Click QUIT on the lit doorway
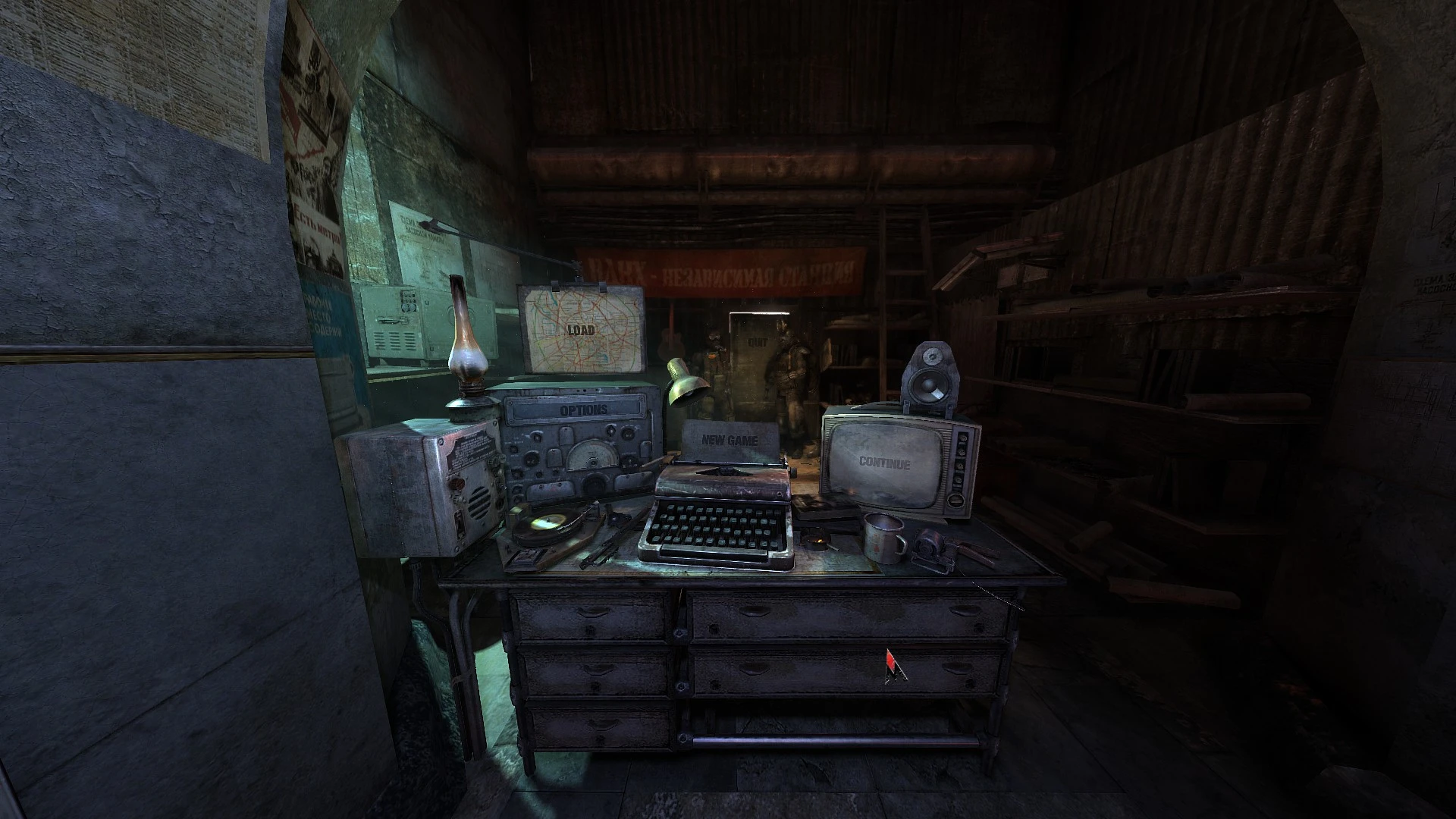Viewport: 1456px width, 819px height. pyautogui.click(x=757, y=342)
